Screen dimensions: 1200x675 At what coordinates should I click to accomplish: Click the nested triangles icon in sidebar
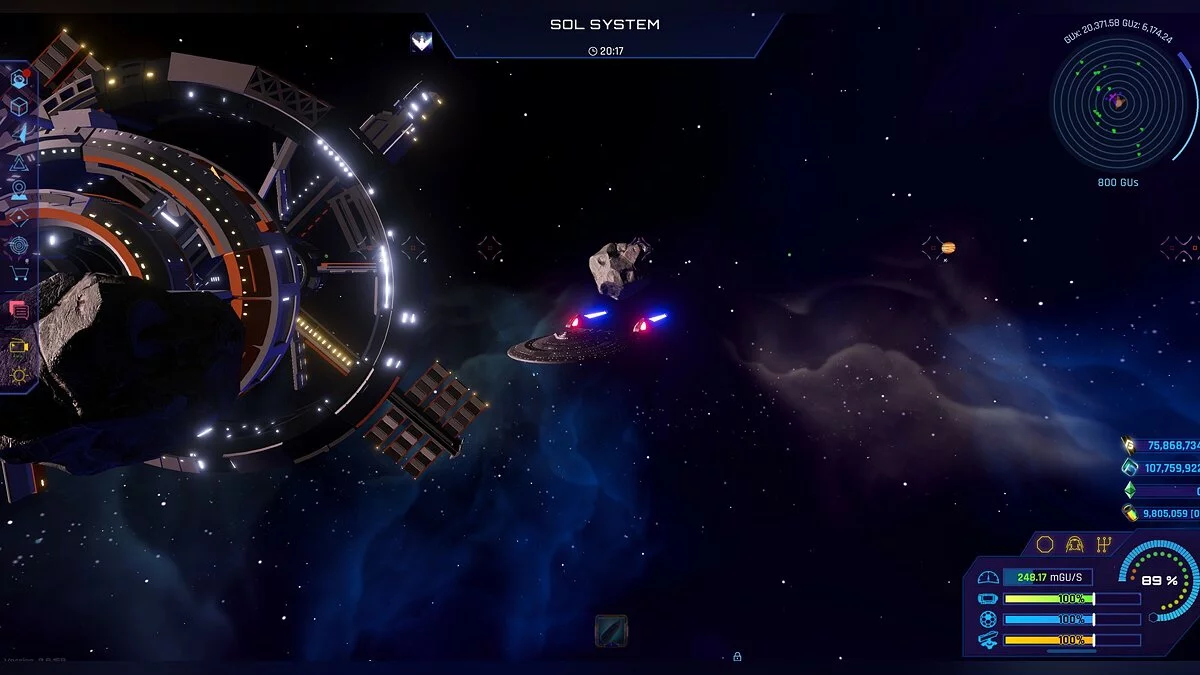click(x=18, y=162)
